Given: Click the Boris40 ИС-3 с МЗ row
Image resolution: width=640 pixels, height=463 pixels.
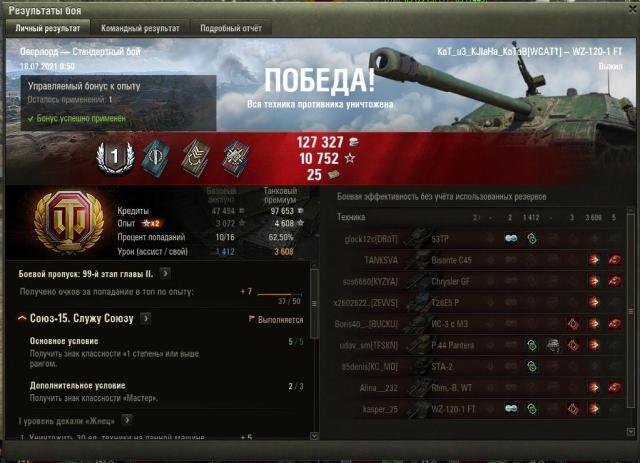Looking at the screenshot, I should 480,324.
